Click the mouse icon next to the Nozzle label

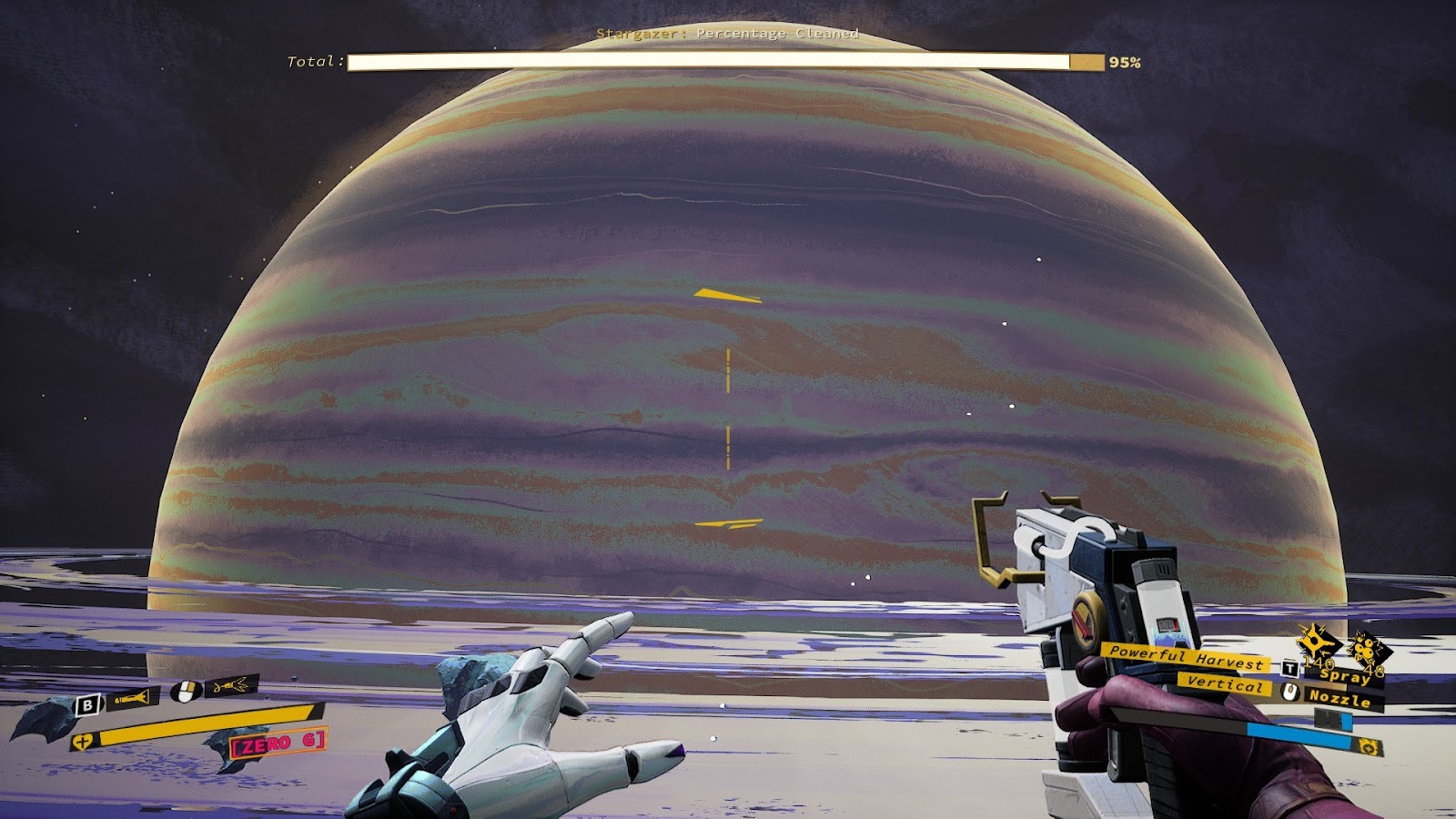[1289, 692]
